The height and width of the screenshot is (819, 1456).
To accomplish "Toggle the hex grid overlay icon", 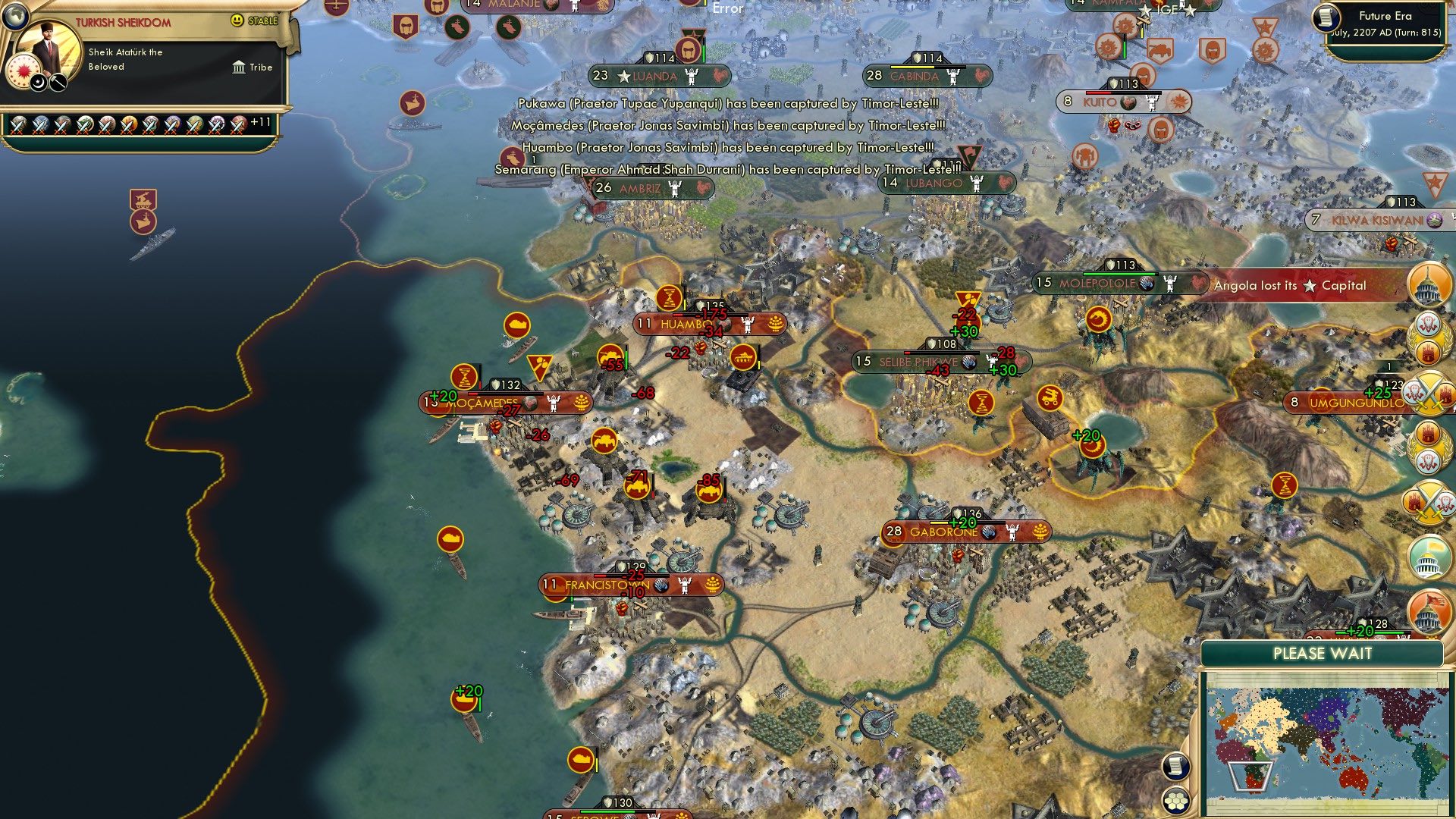I will tap(1176, 802).
